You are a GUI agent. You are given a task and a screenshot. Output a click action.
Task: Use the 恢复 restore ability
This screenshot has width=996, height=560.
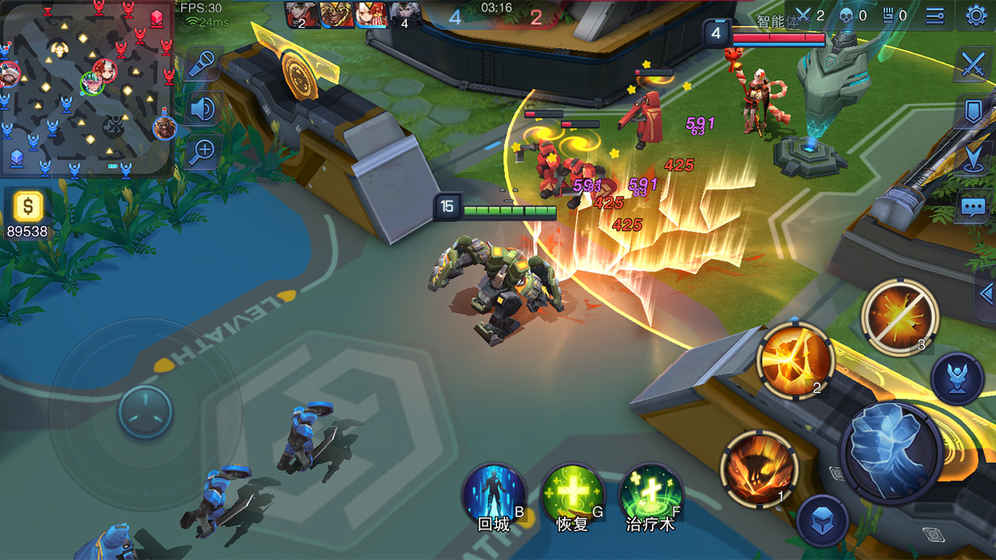573,494
